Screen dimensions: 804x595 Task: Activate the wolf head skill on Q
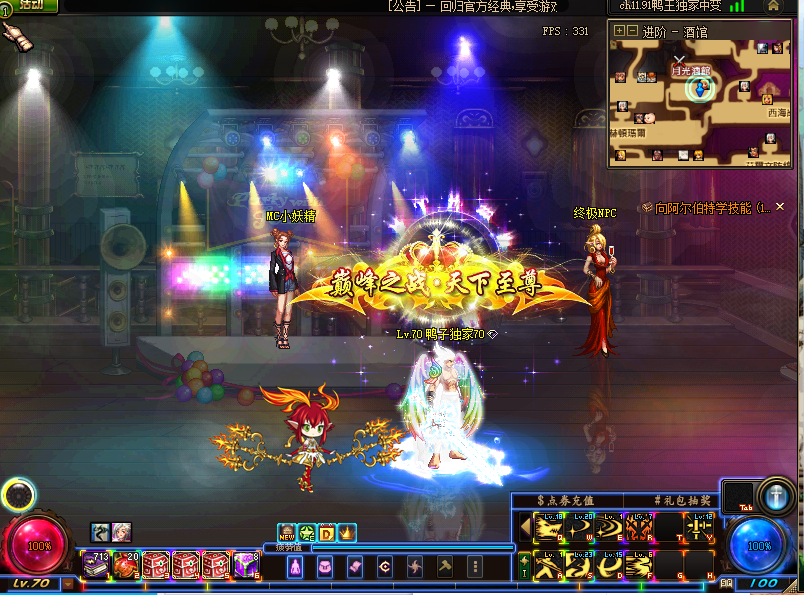tap(546, 527)
